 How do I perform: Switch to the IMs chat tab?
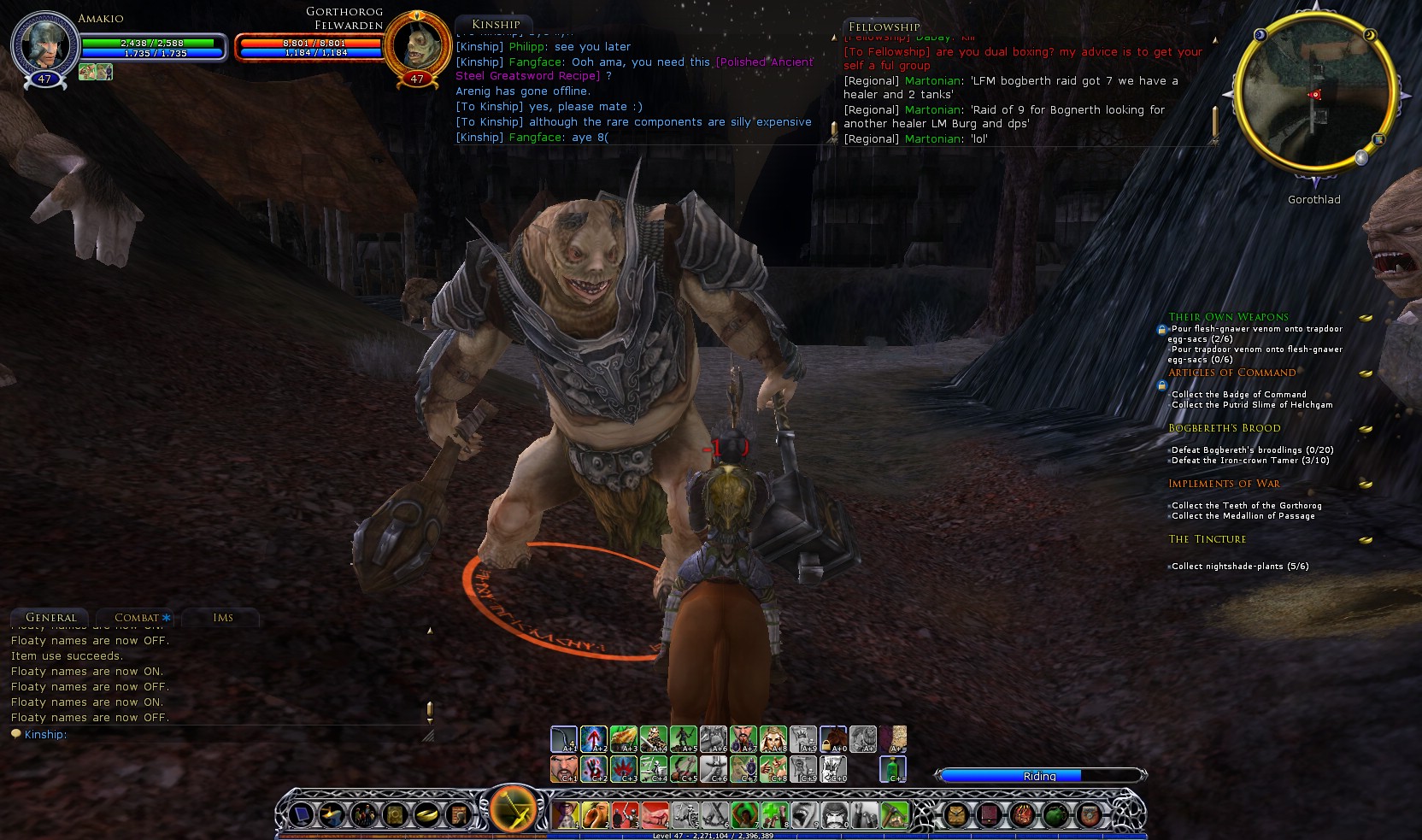pos(223,617)
